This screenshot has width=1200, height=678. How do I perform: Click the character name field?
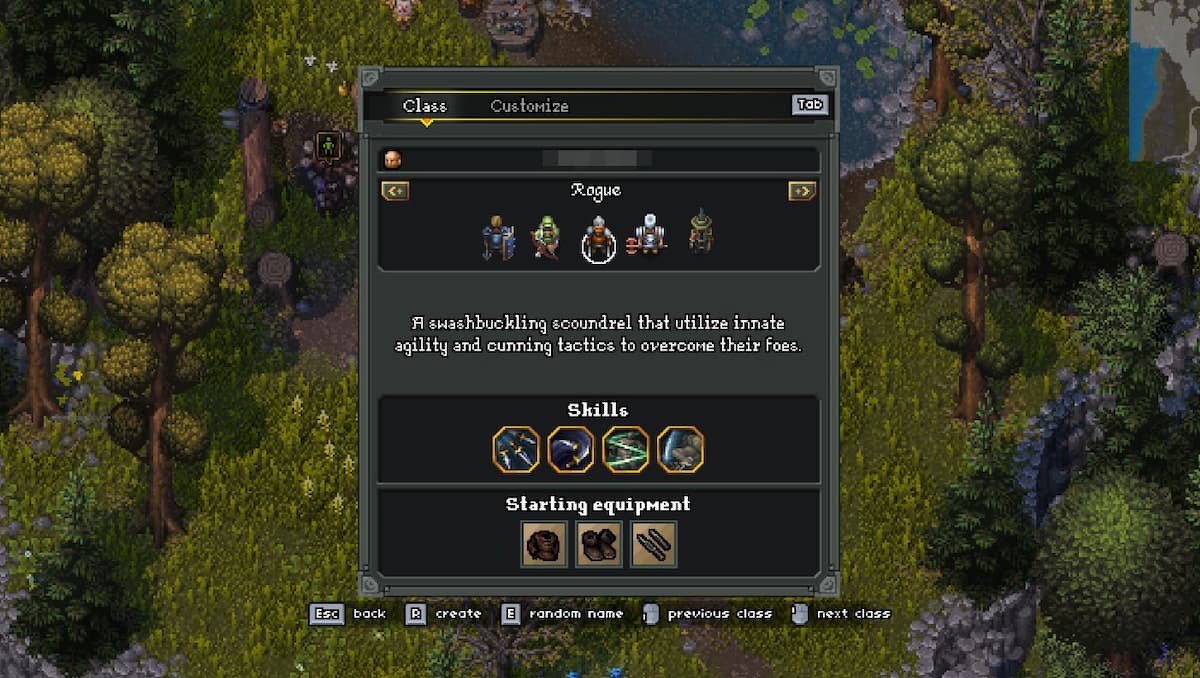point(597,158)
